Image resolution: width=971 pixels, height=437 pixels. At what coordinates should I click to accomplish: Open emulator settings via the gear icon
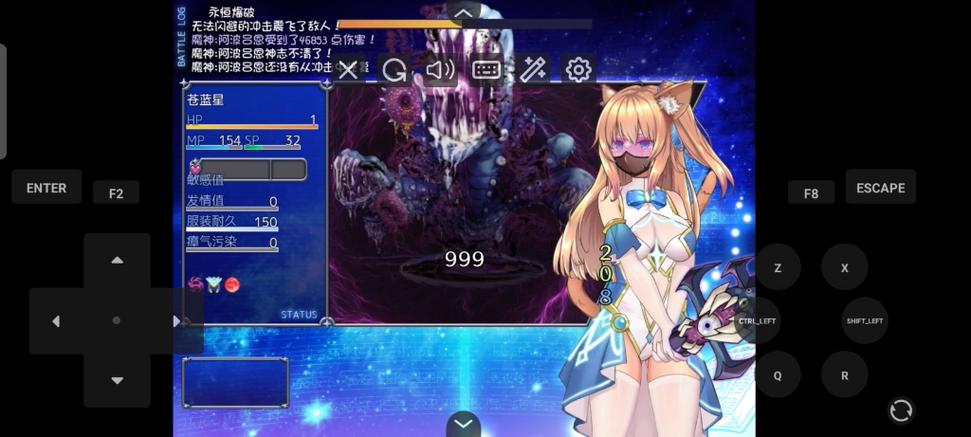[x=578, y=70]
